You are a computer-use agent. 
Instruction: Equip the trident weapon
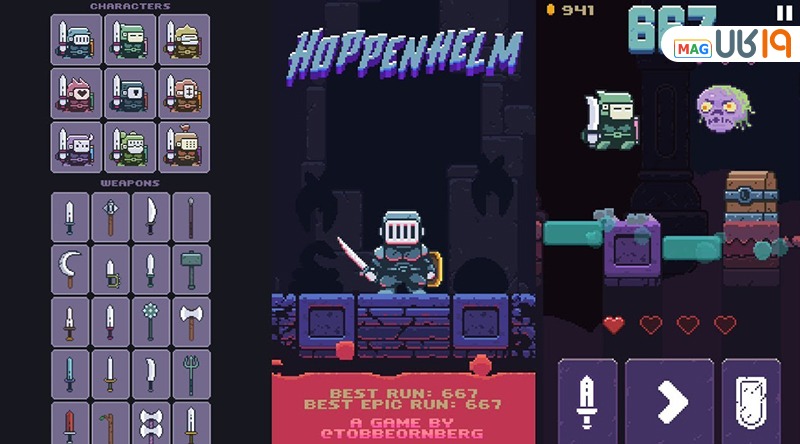point(190,373)
